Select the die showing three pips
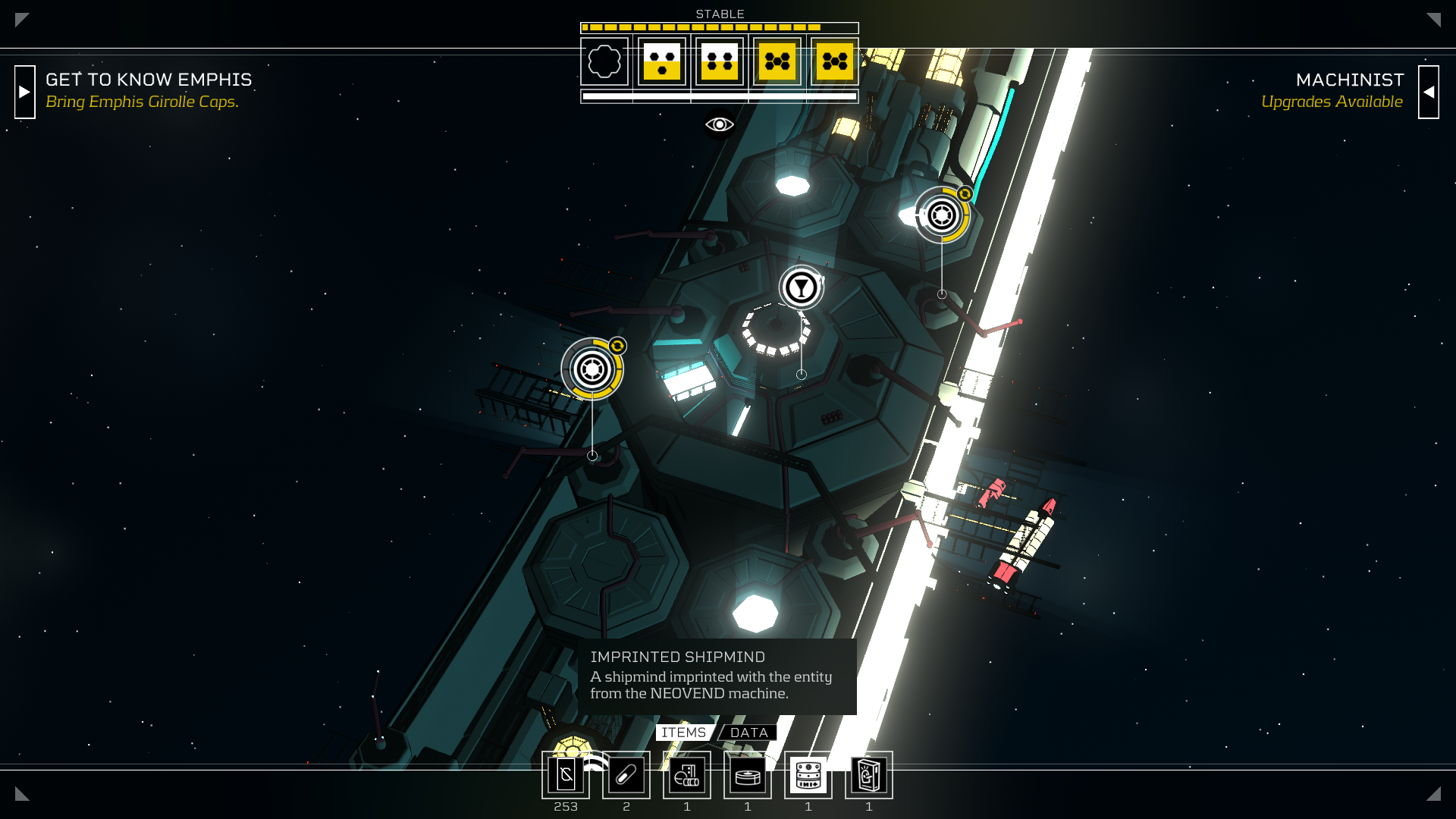 [x=662, y=61]
